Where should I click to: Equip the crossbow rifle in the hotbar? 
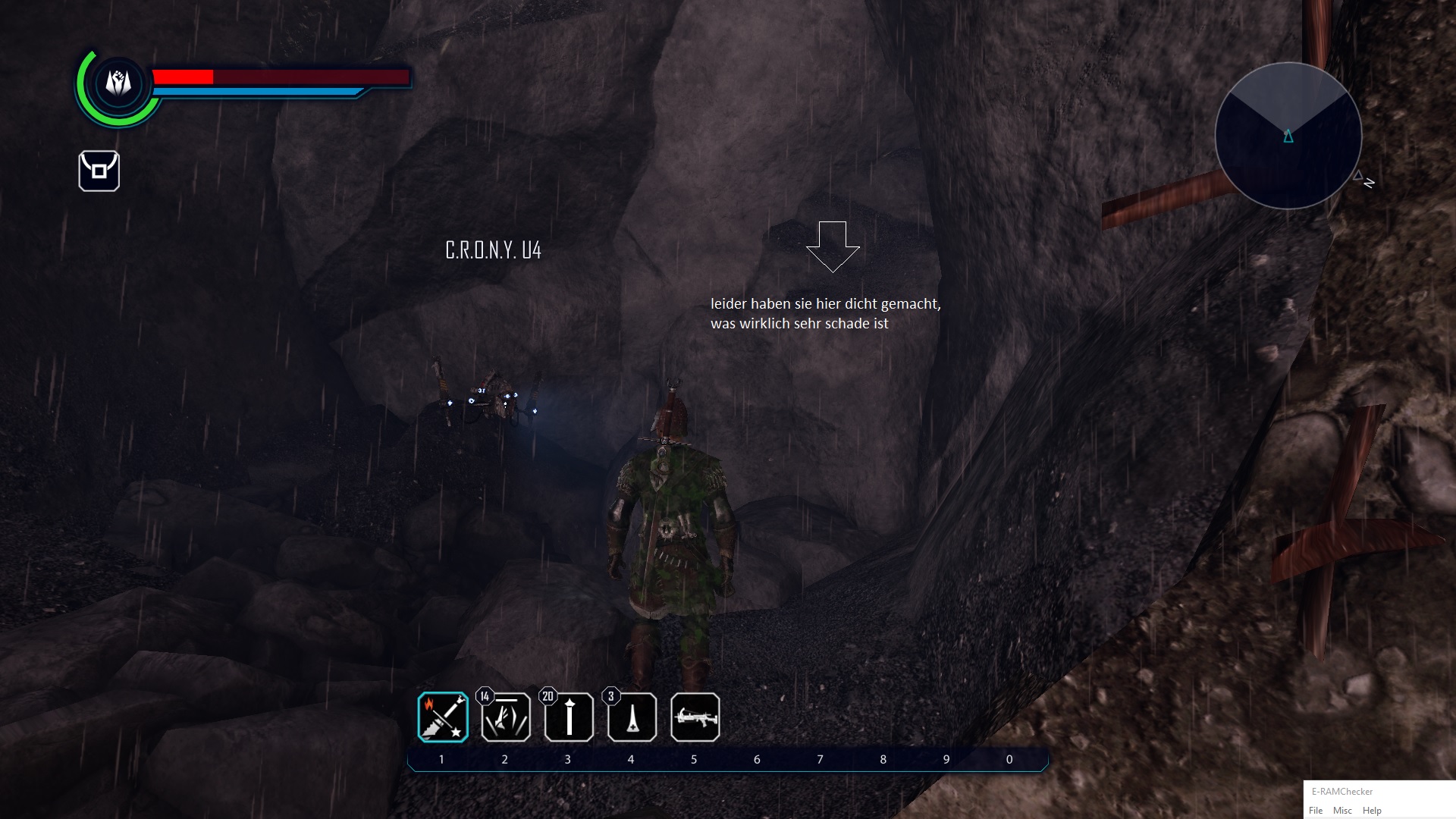point(695,717)
